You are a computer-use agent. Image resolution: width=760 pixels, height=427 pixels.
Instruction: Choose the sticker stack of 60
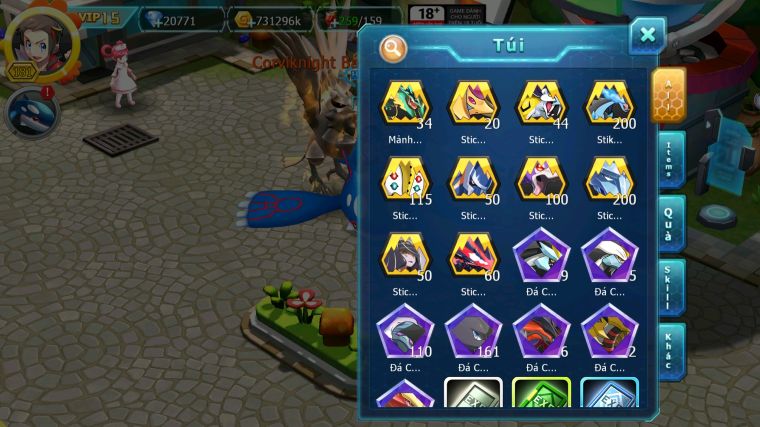(x=473, y=256)
